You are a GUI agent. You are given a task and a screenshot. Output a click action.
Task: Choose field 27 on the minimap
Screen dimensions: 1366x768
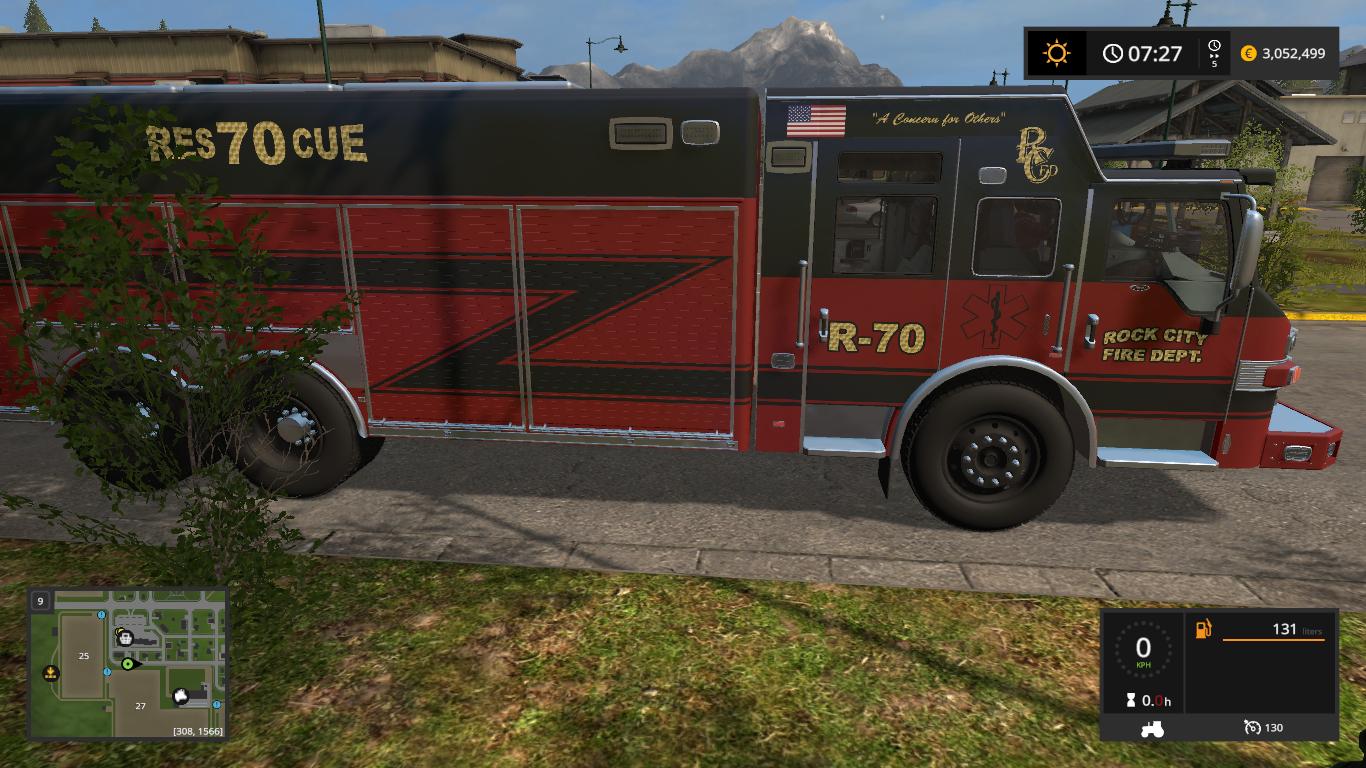tap(140, 705)
